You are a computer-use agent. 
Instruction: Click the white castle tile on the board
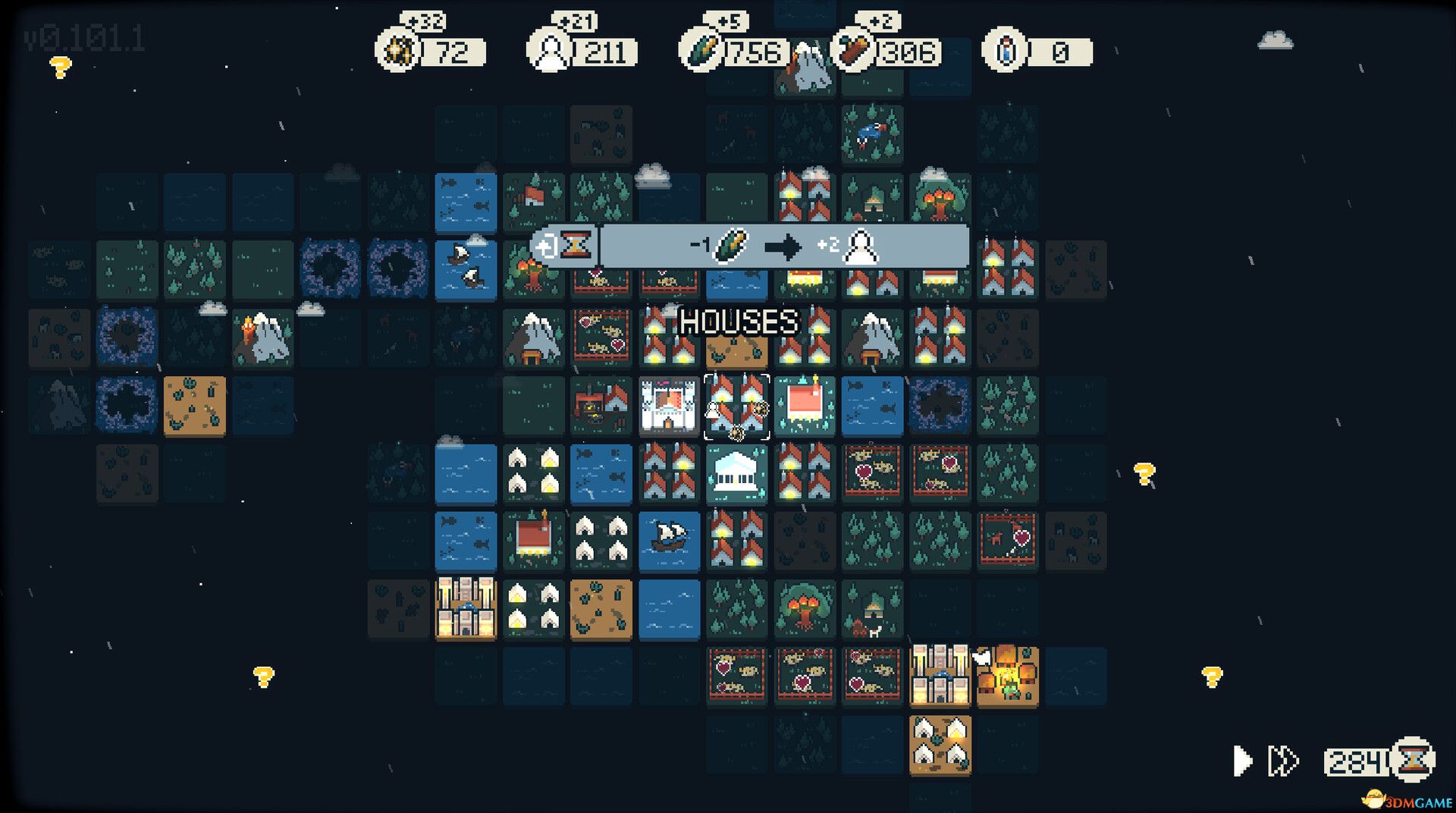(668, 407)
